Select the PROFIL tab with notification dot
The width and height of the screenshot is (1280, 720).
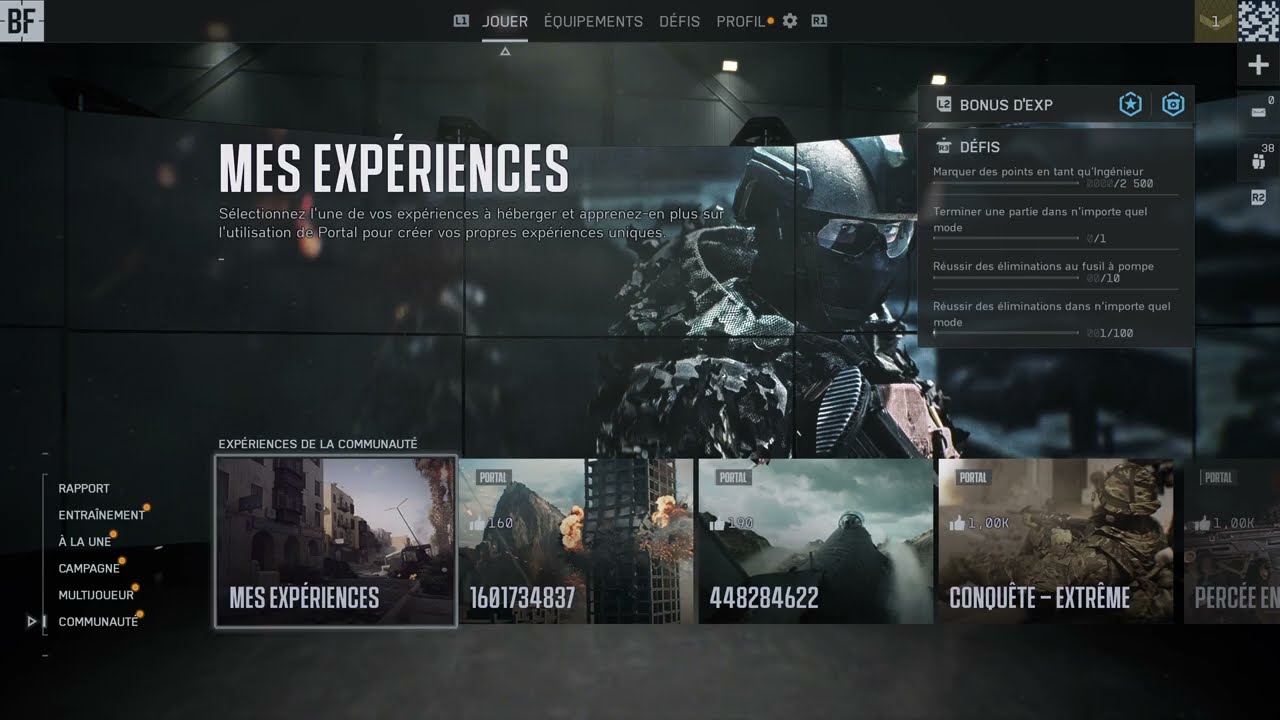[741, 21]
